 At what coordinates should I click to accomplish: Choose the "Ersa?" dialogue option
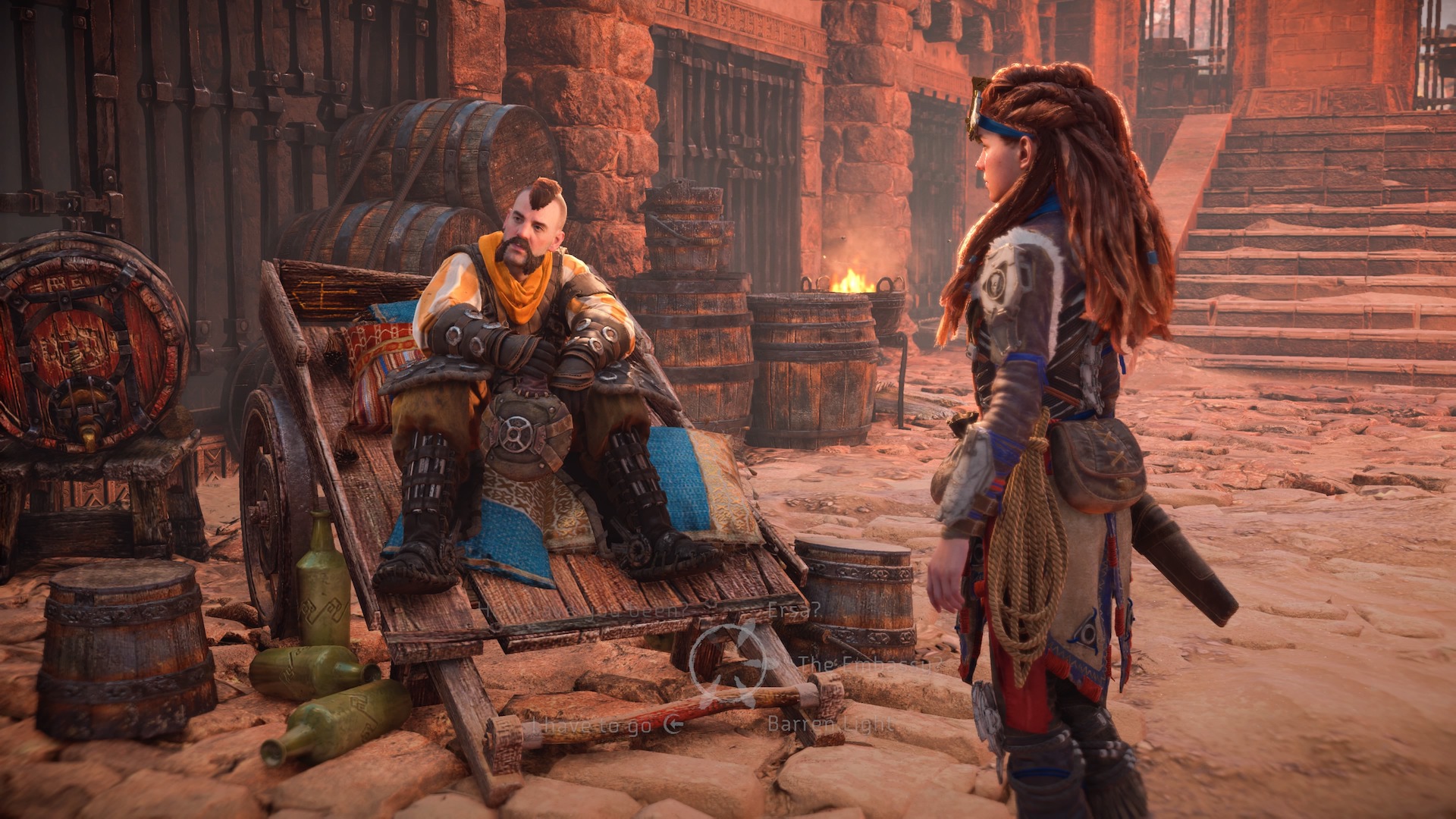[794, 609]
